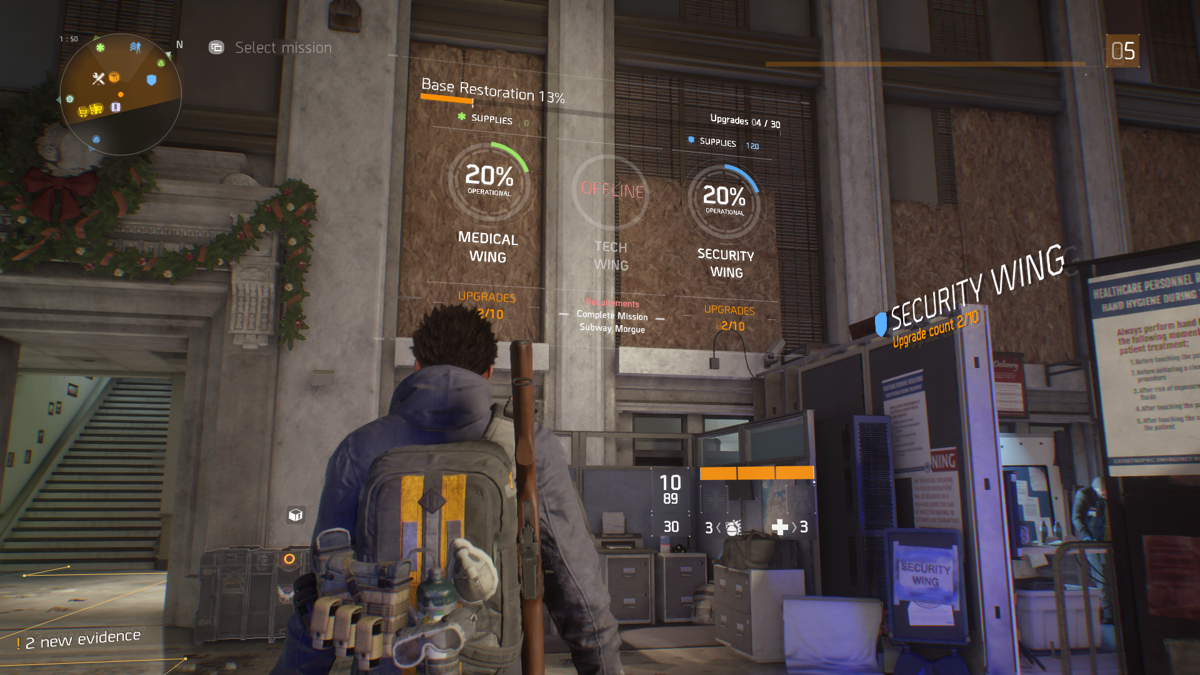This screenshot has width=1200, height=675.
Task: Click the Select mission label
Action: point(282,47)
